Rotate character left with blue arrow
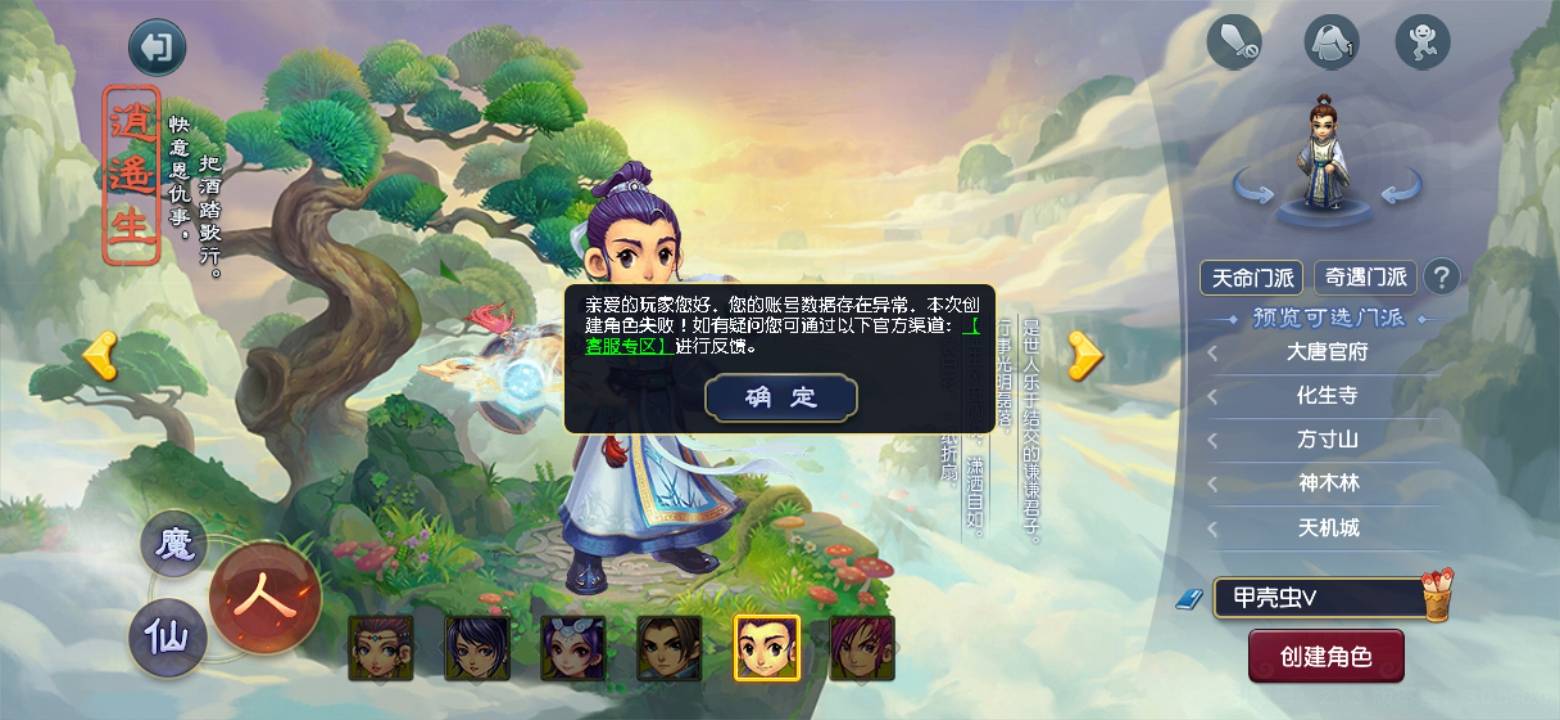Screen dimensions: 1560x720 coord(1252,186)
